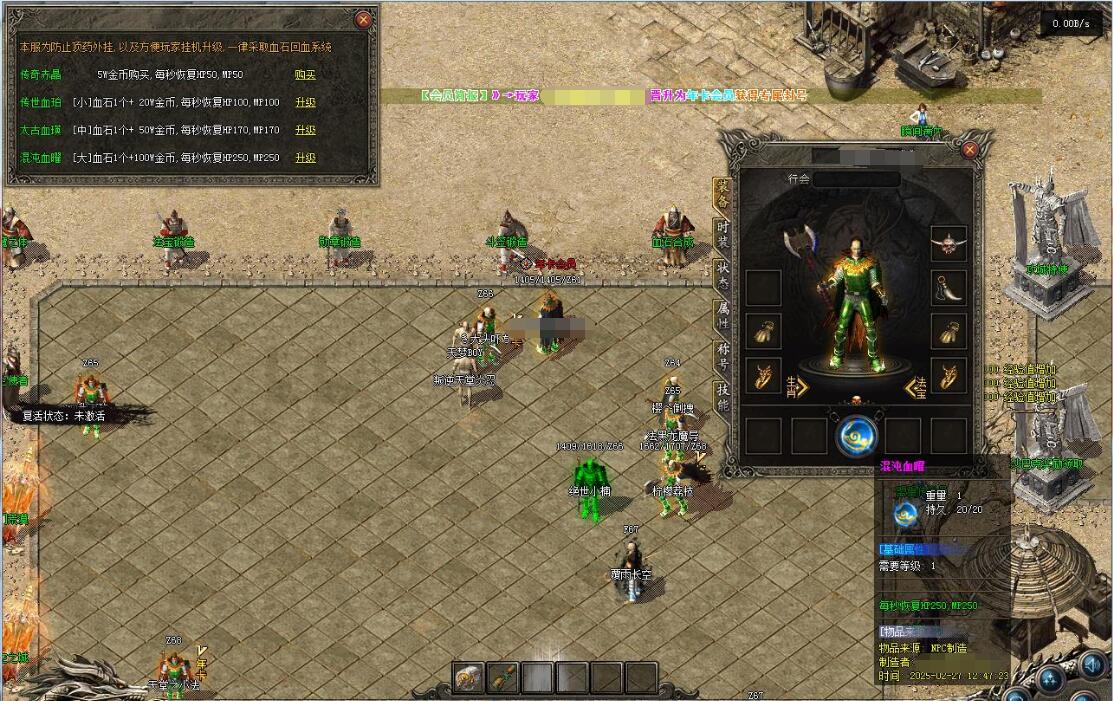Select the 升级 link for 混沌血曜
Image resolution: width=1113 pixels, height=701 pixels.
pyautogui.click(x=305, y=158)
